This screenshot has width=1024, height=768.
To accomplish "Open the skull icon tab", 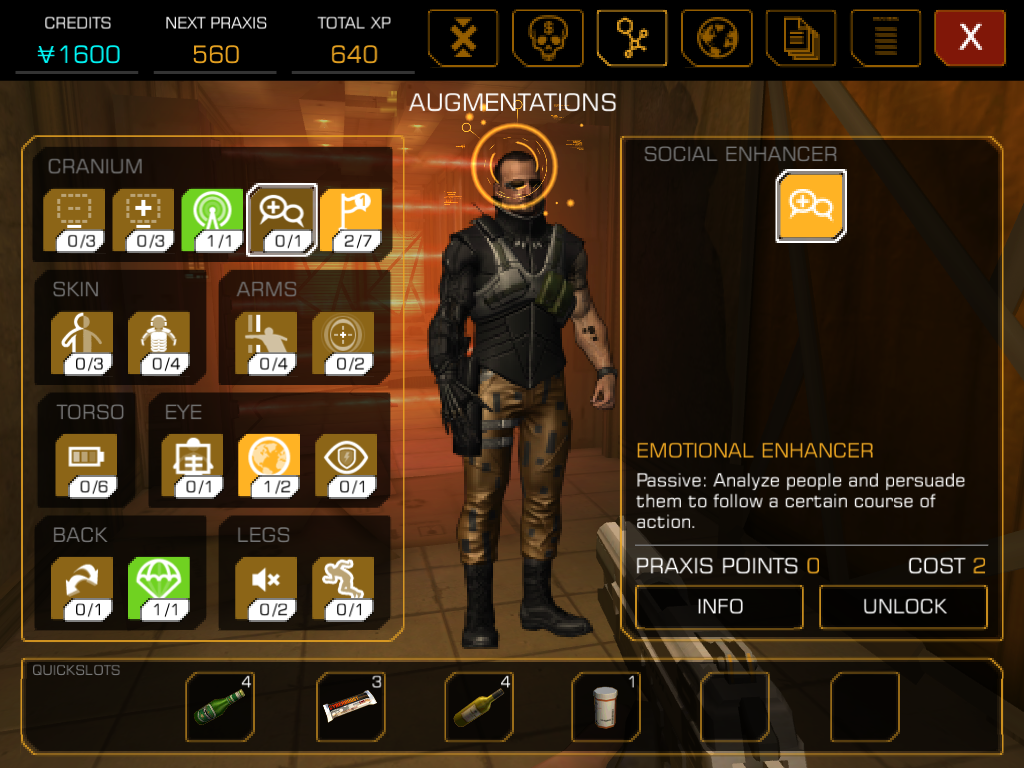I will [548, 38].
